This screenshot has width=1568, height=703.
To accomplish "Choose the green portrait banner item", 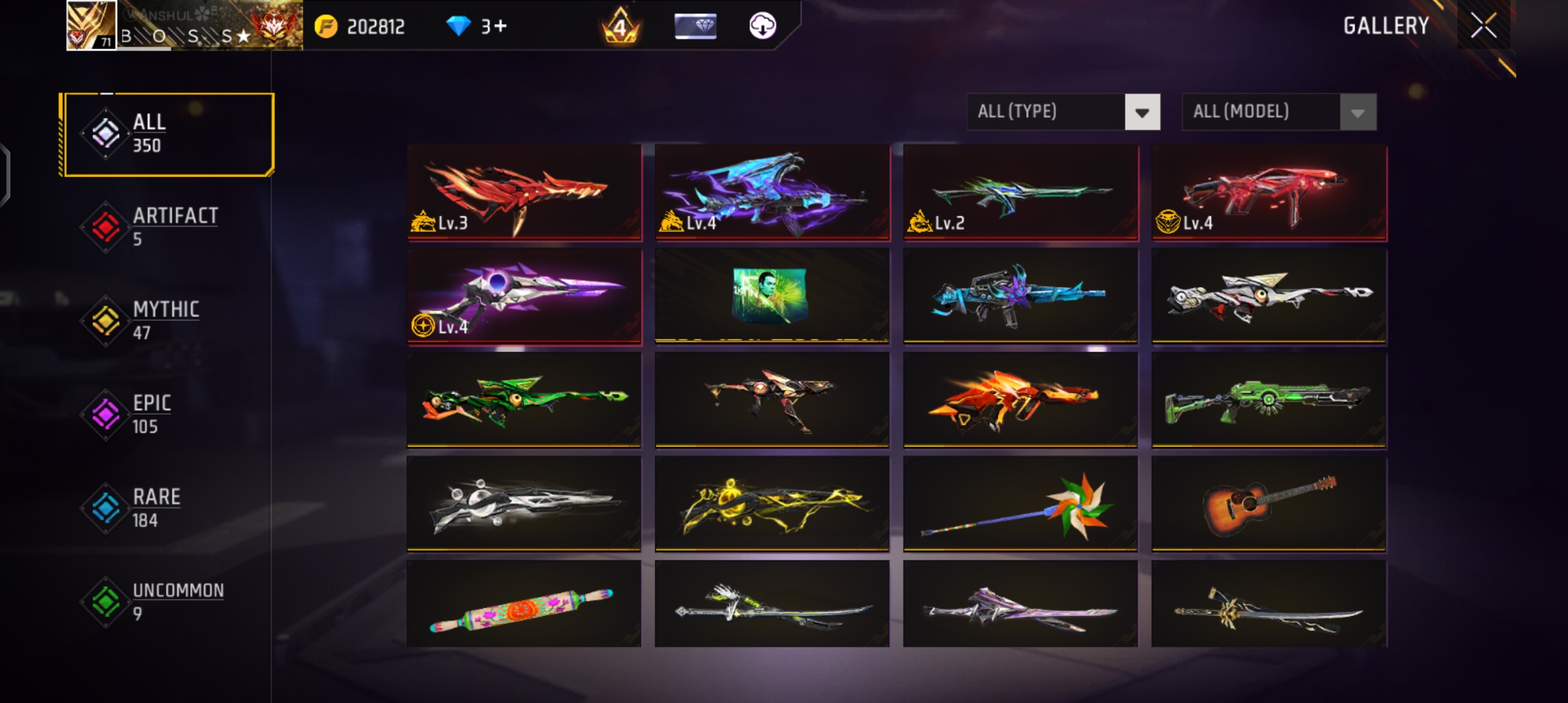I will [x=772, y=296].
